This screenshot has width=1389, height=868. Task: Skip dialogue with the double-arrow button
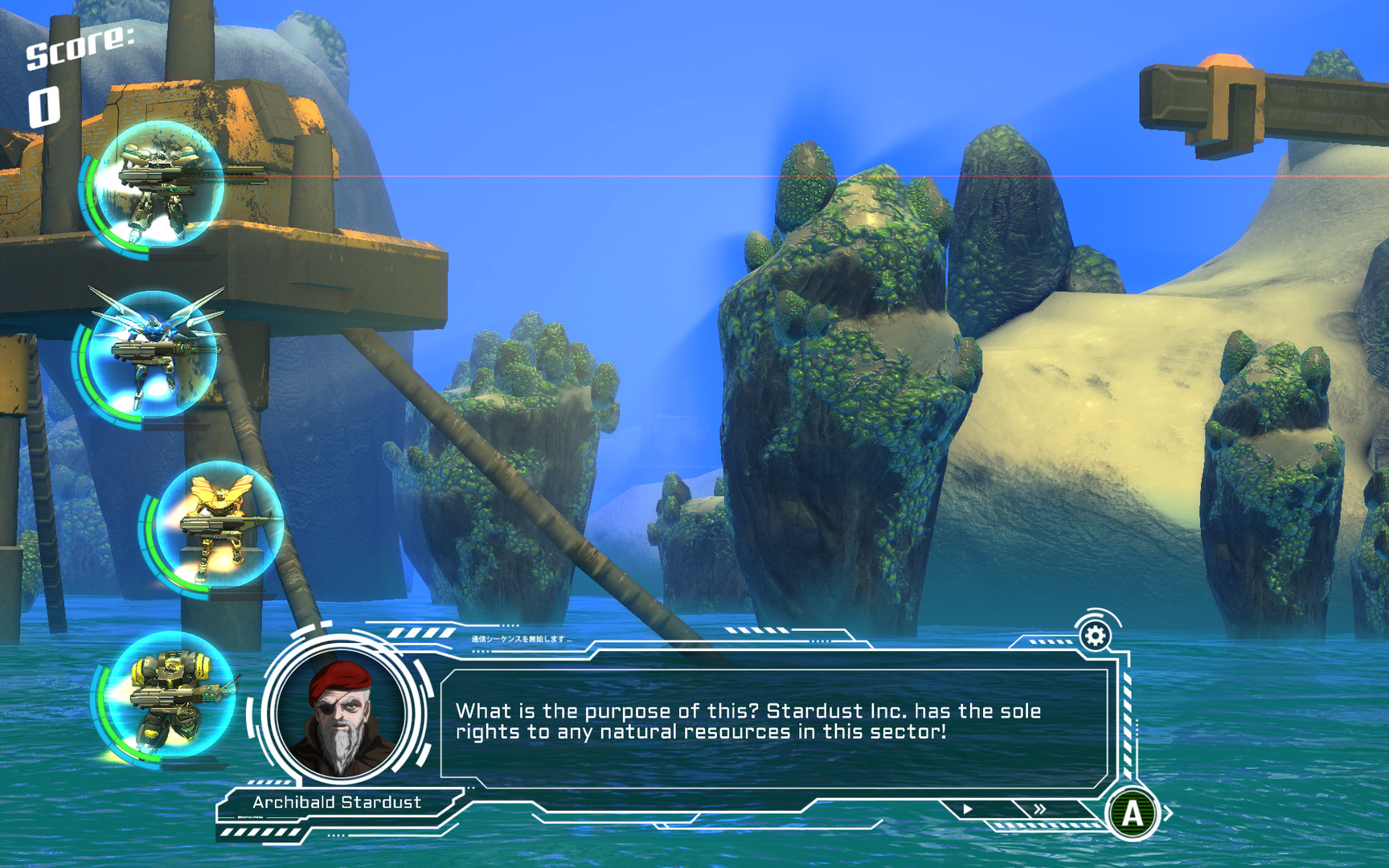tap(1039, 809)
